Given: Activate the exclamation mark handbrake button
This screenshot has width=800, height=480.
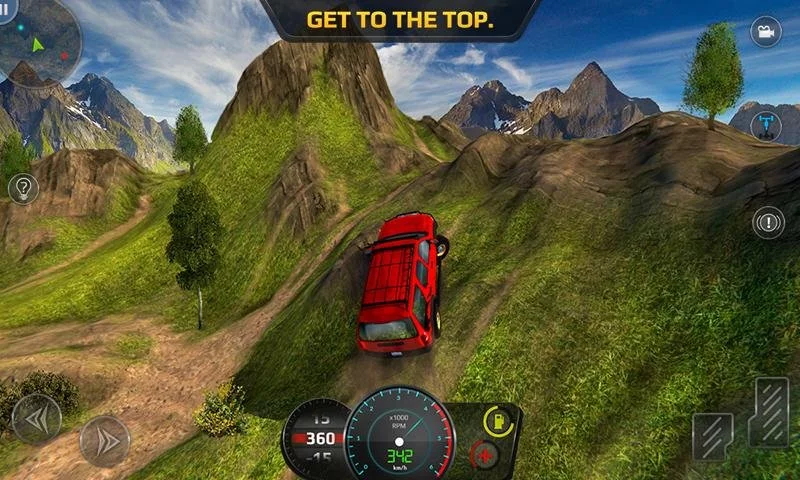Looking at the screenshot, I should 768,222.
